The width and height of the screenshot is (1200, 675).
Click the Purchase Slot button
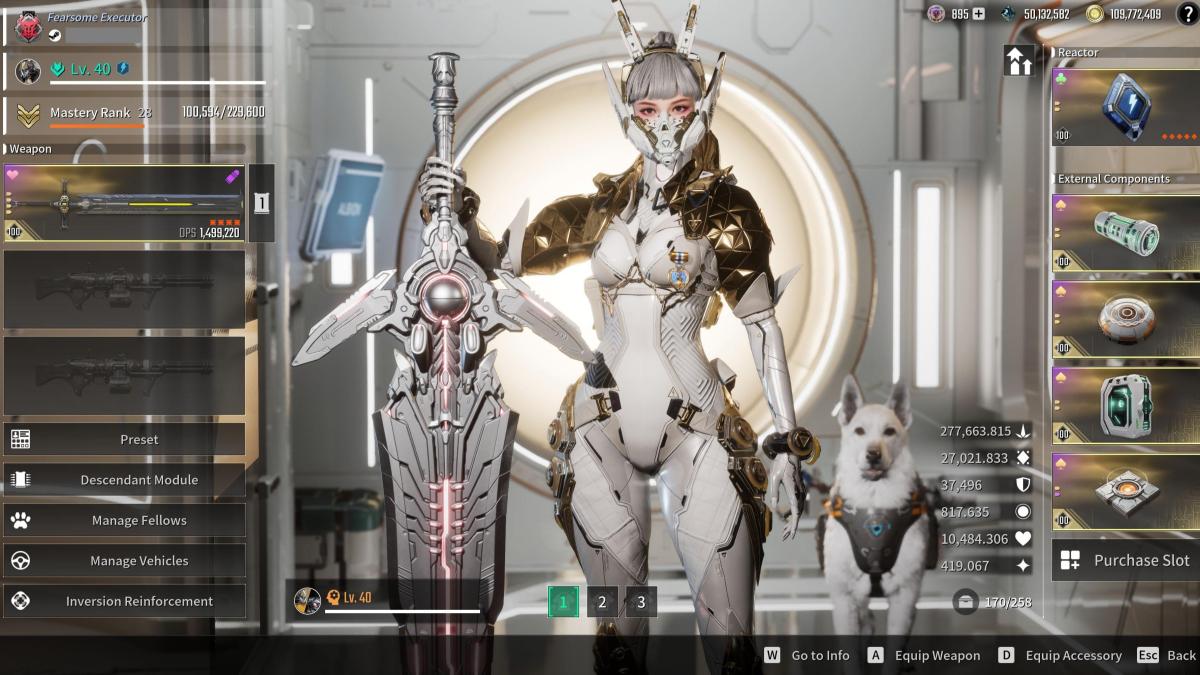coord(1125,560)
